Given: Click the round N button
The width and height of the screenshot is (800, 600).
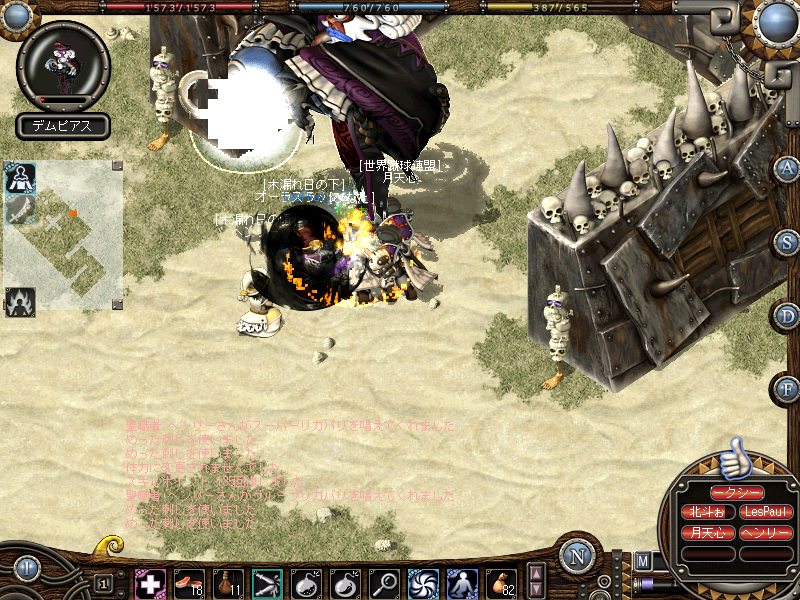Looking at the screenshot, I should point(577,556).
